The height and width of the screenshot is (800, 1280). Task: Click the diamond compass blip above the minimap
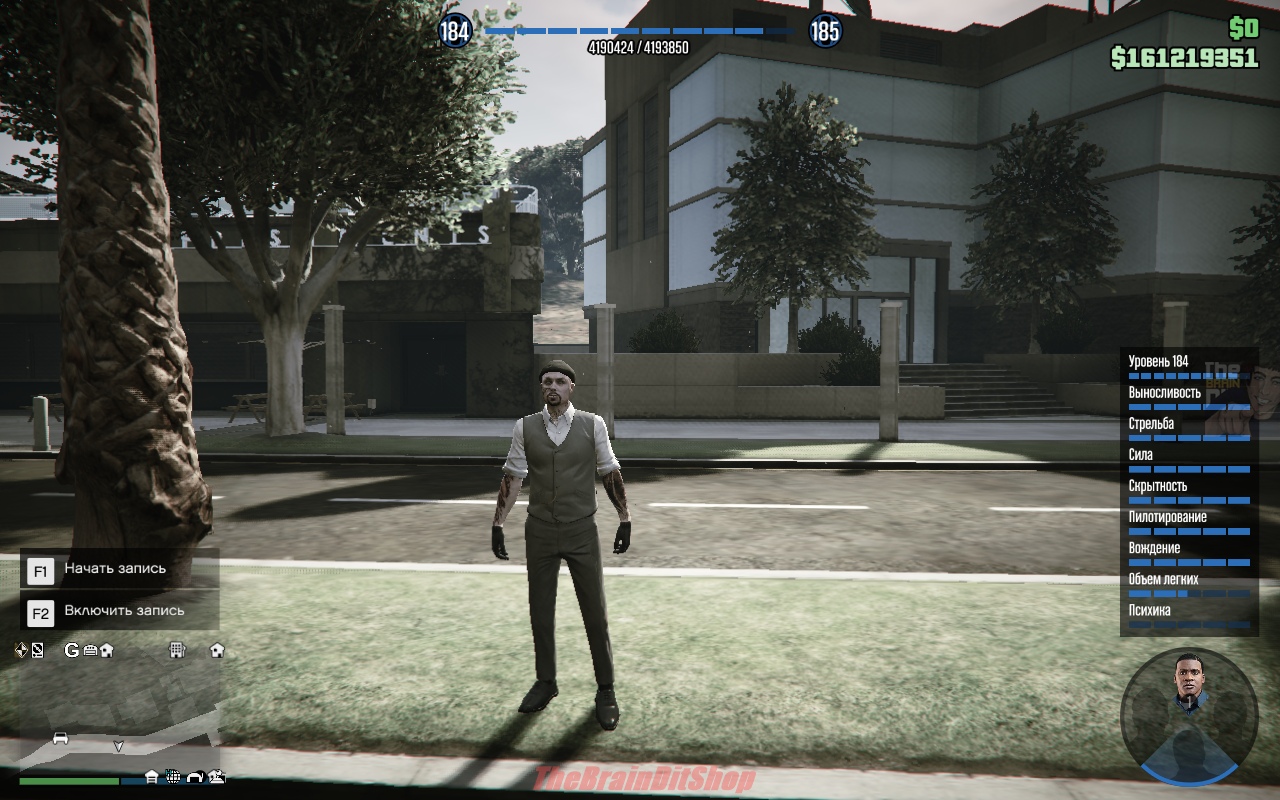[22, 650]
